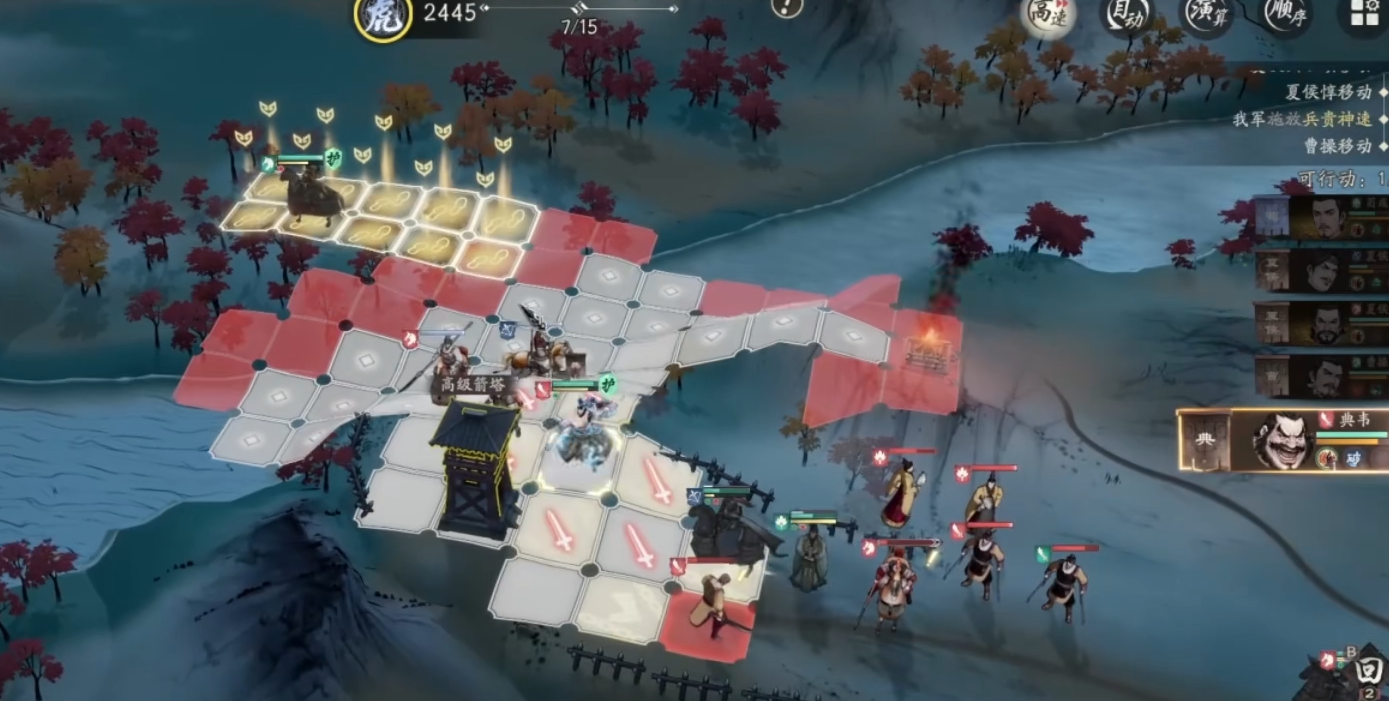Open the 演算 simulation button
Image resolution: width=1389 pixels, height=701 pixels.
(1205, 14)
